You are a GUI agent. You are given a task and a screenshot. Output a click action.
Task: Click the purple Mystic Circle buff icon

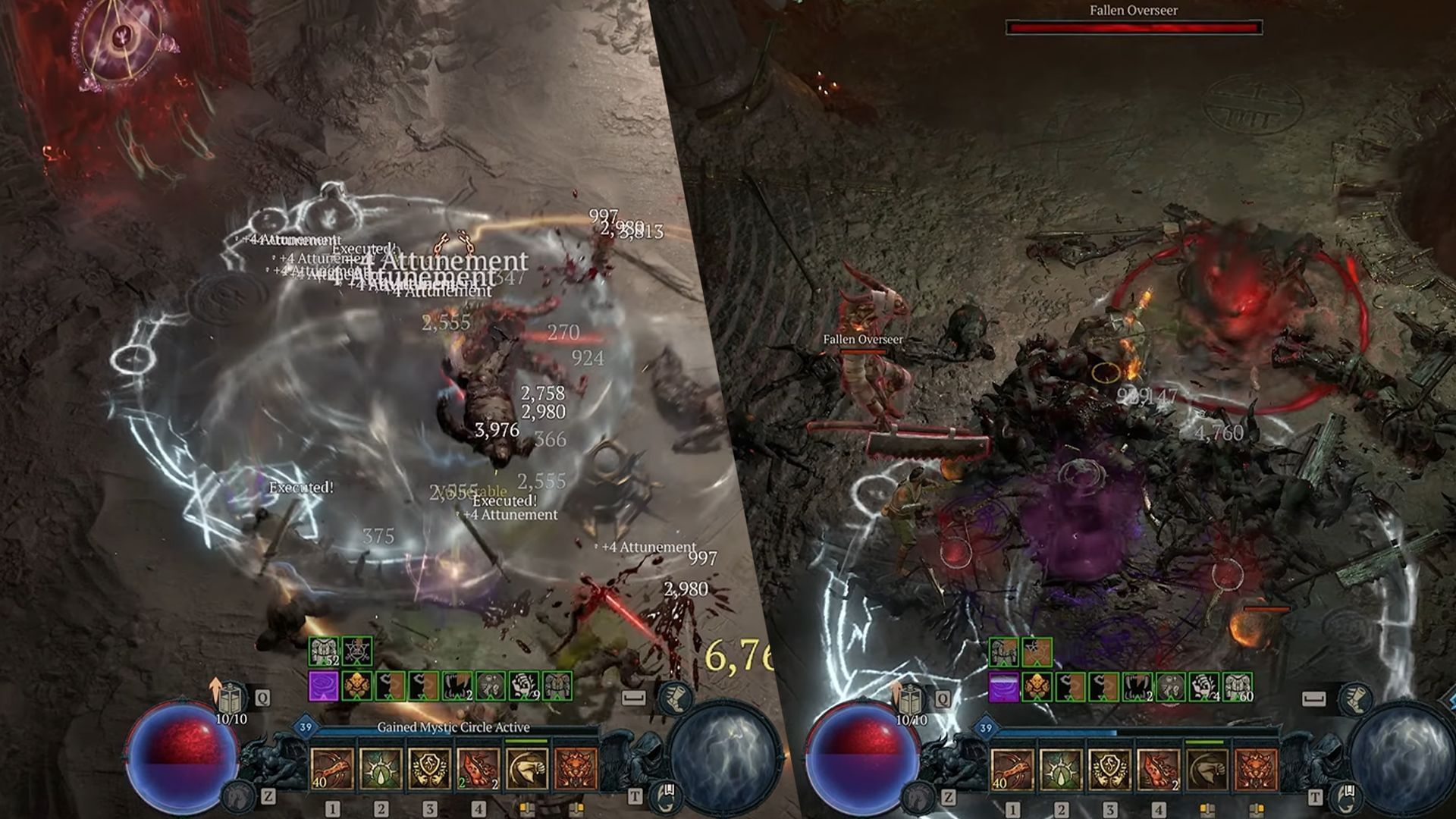tap(324, 685)
